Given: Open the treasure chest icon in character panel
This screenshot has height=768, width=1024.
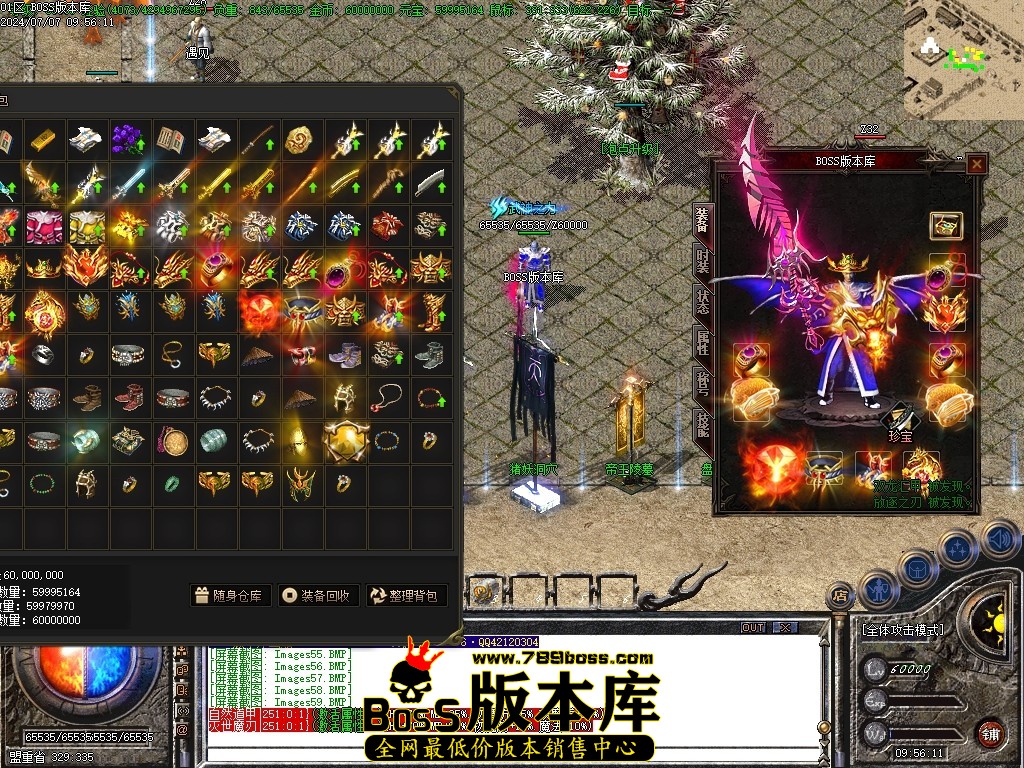Looking at the screenshot, I should (945, 225).
